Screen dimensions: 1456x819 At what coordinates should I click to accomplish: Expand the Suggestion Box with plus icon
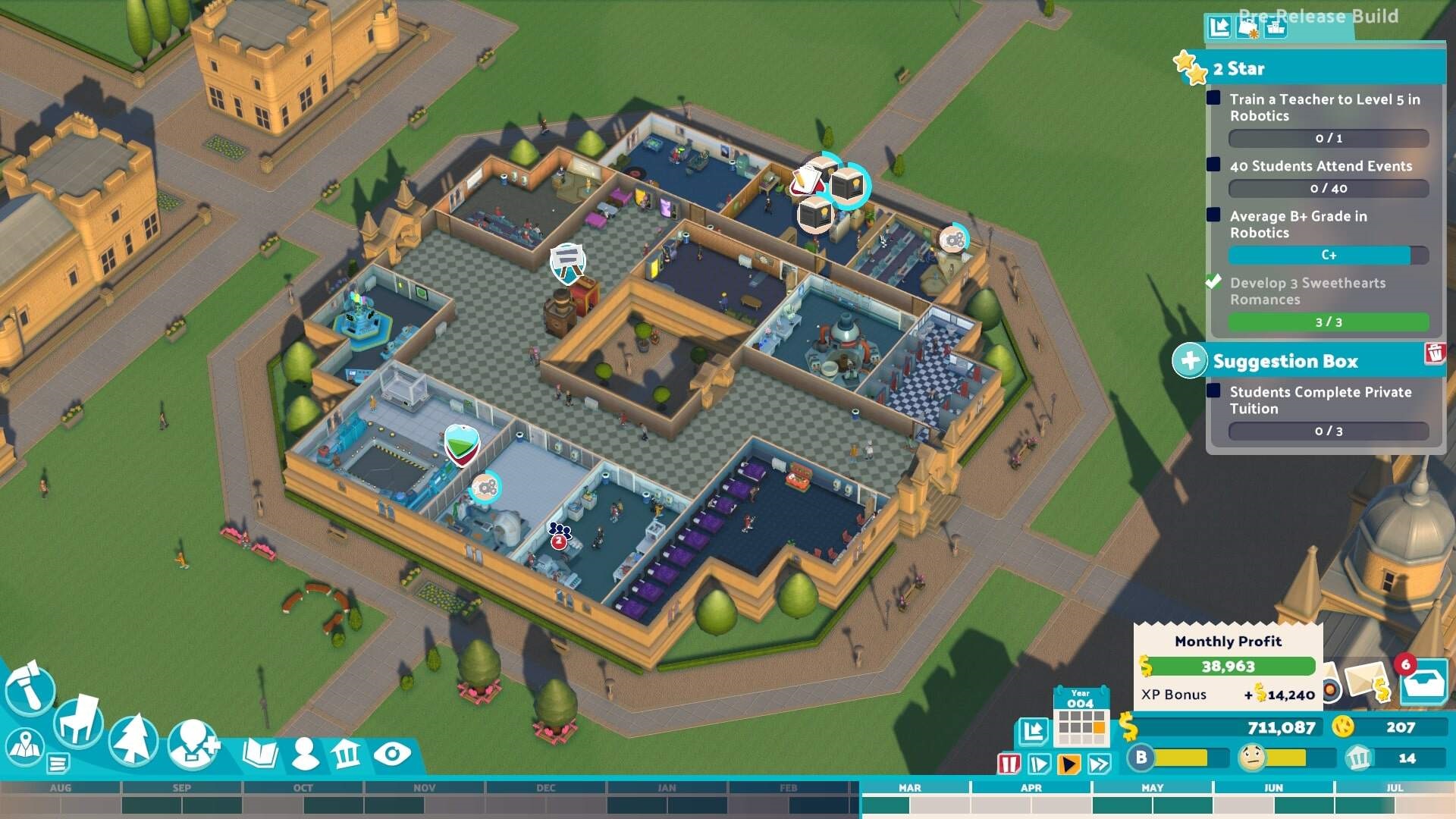(1191, 362)
